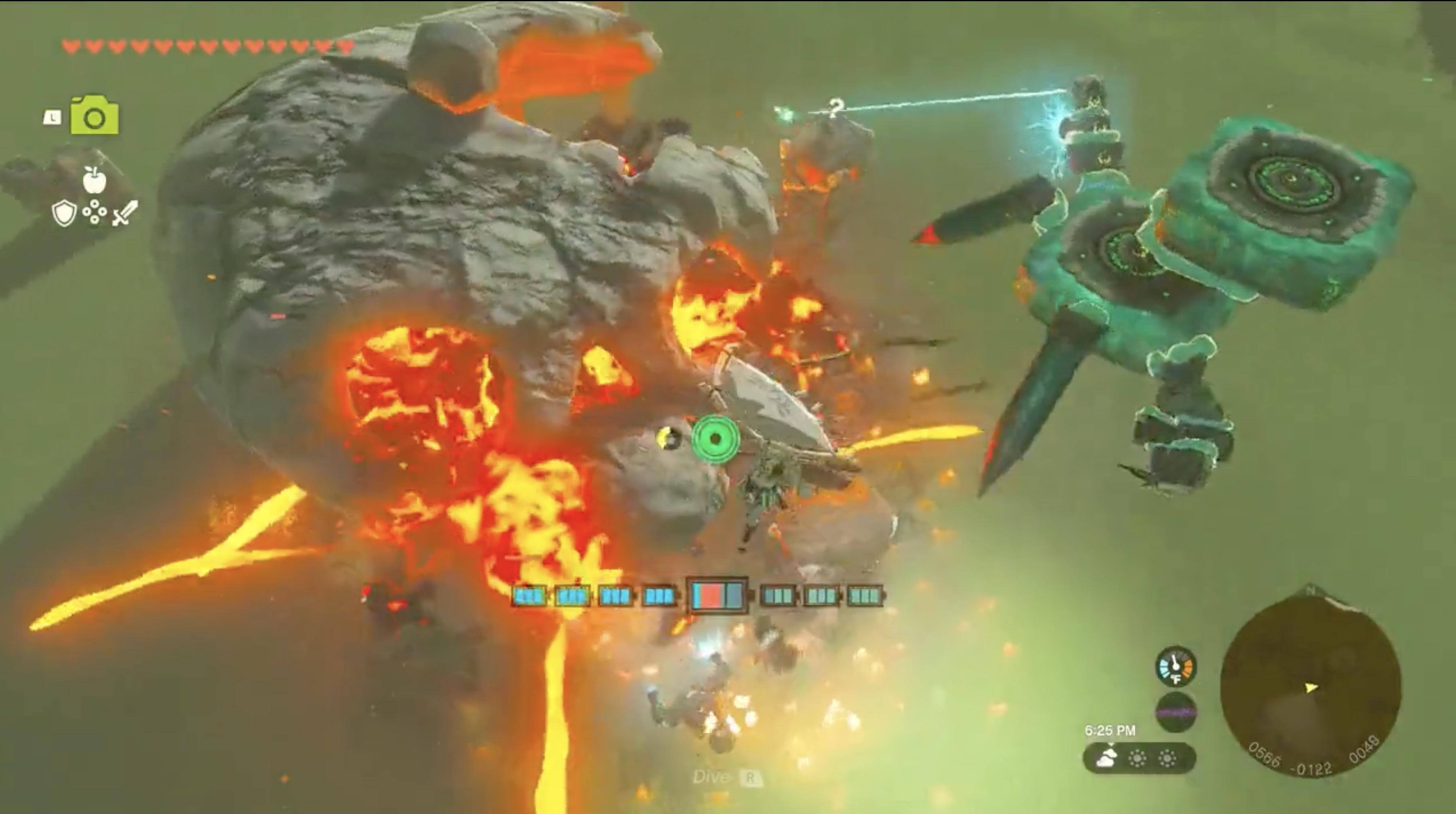
Task: Activate the Camera ability icon
Action: pos(94,117)
